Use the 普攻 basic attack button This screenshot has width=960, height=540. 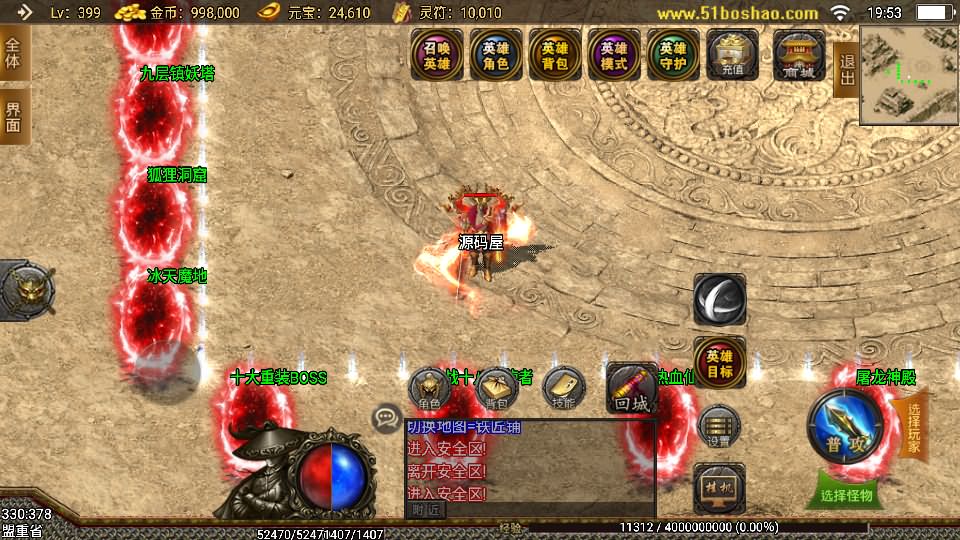[845, 426]
